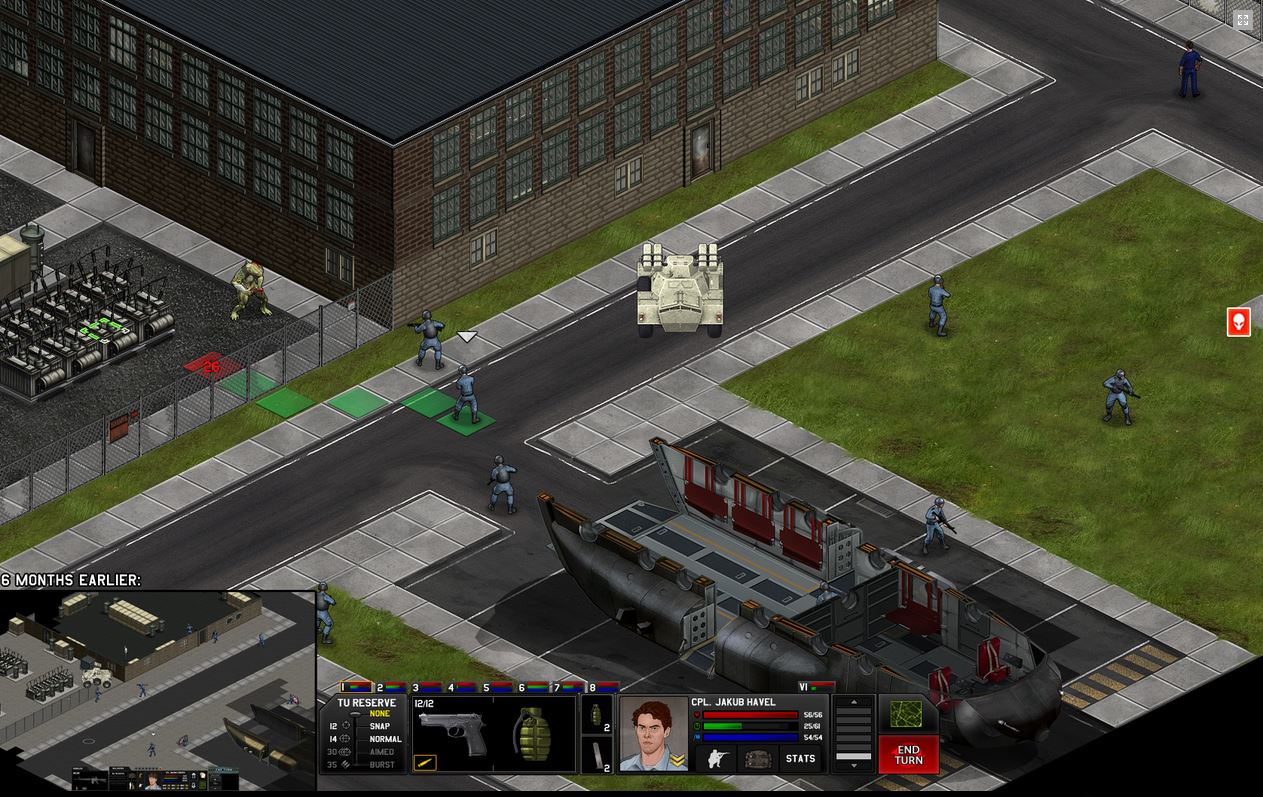This screenshot has width=1263, height=797.
Task: Lower the view level with down arrow
Action: point(852,765)
